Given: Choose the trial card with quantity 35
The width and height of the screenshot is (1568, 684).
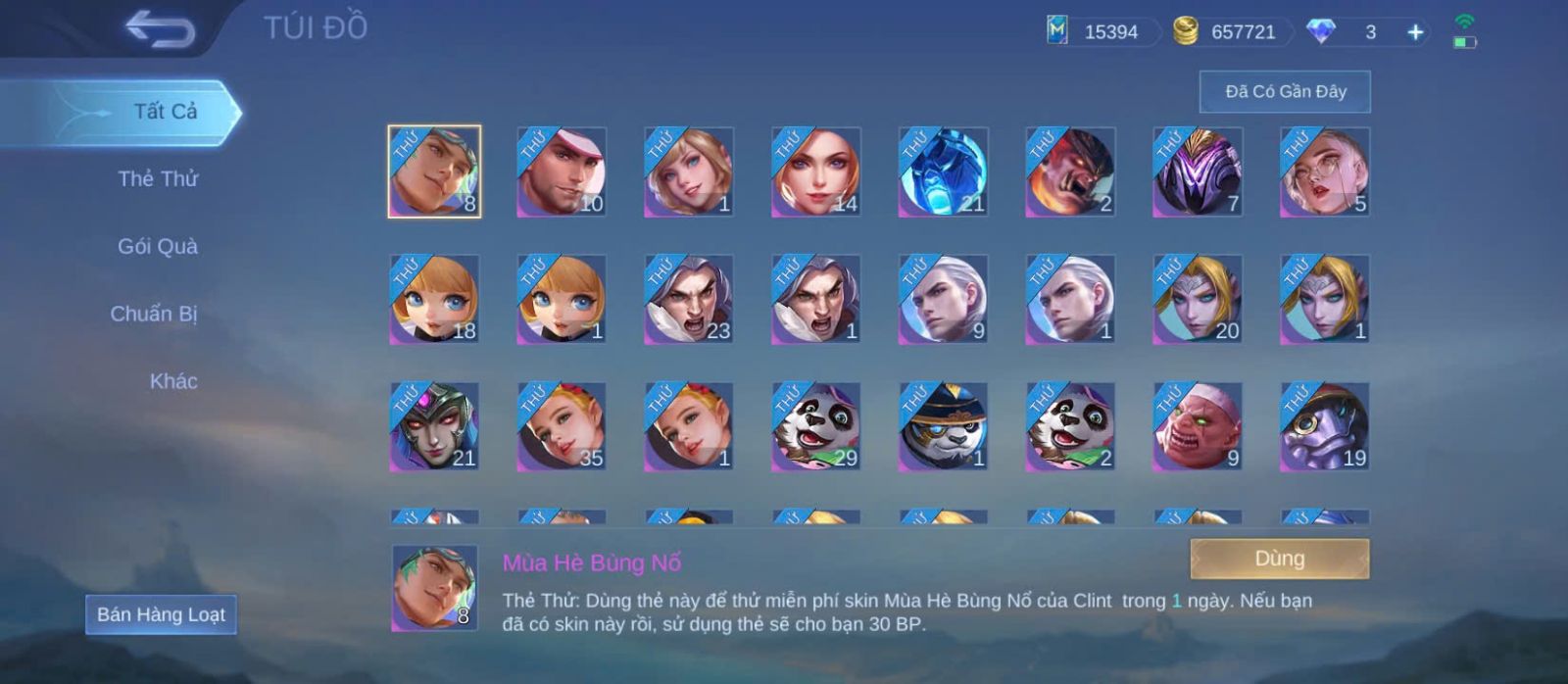Looking at the screenshot, I should tap(562, 426).
